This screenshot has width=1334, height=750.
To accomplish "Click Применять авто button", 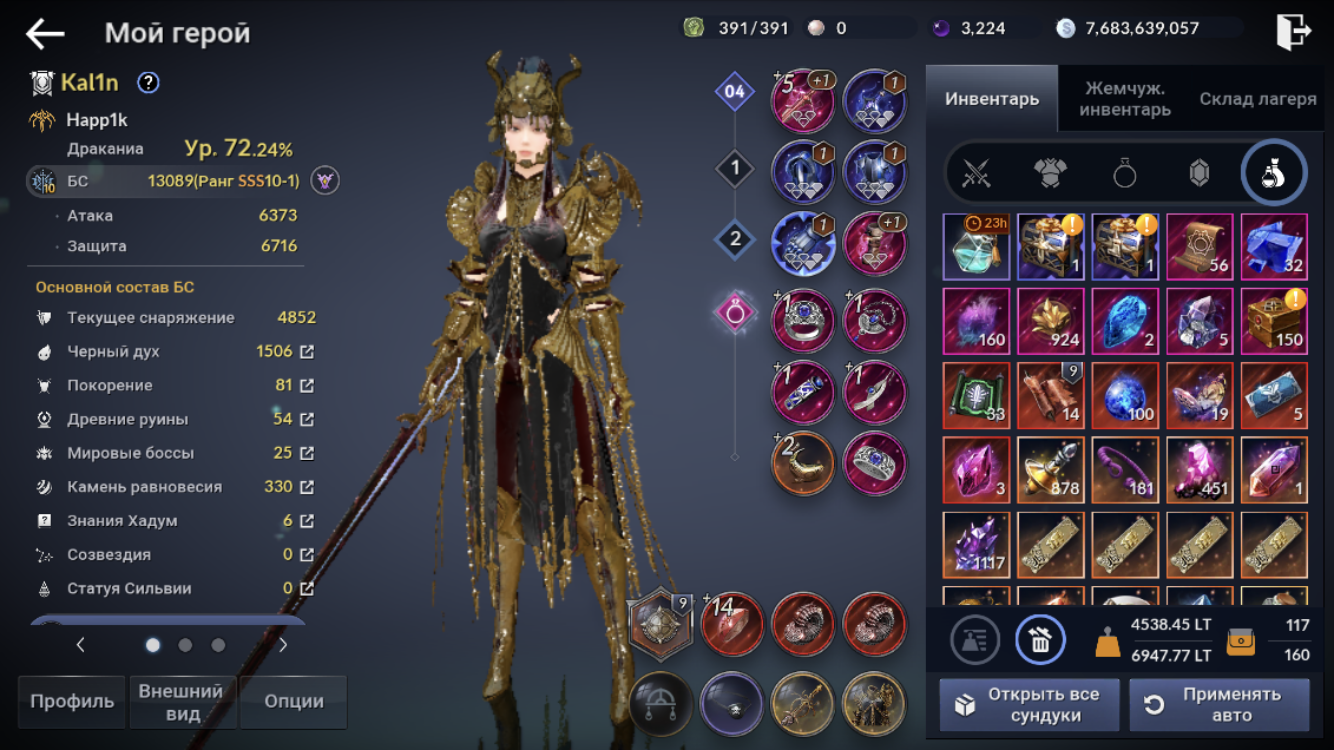I will click(x=1219, y=705).
